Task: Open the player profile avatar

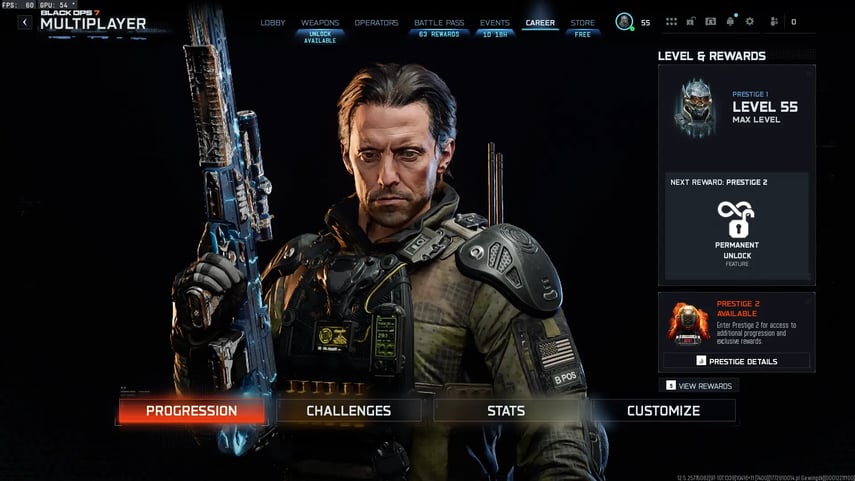Action: (x=624, y=22)
